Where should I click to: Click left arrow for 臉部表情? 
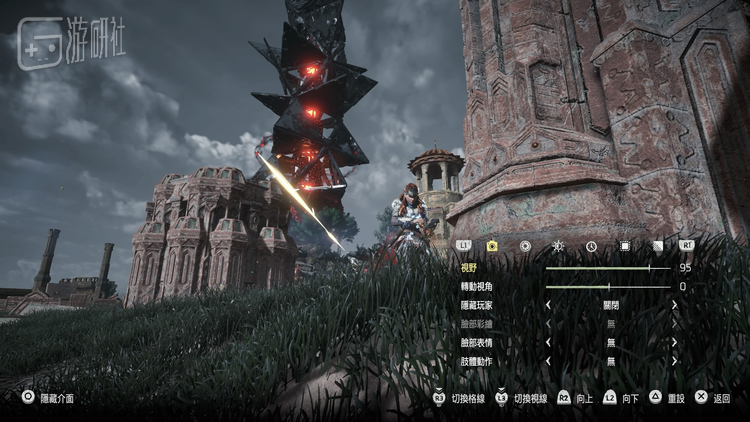coord(547,342)
